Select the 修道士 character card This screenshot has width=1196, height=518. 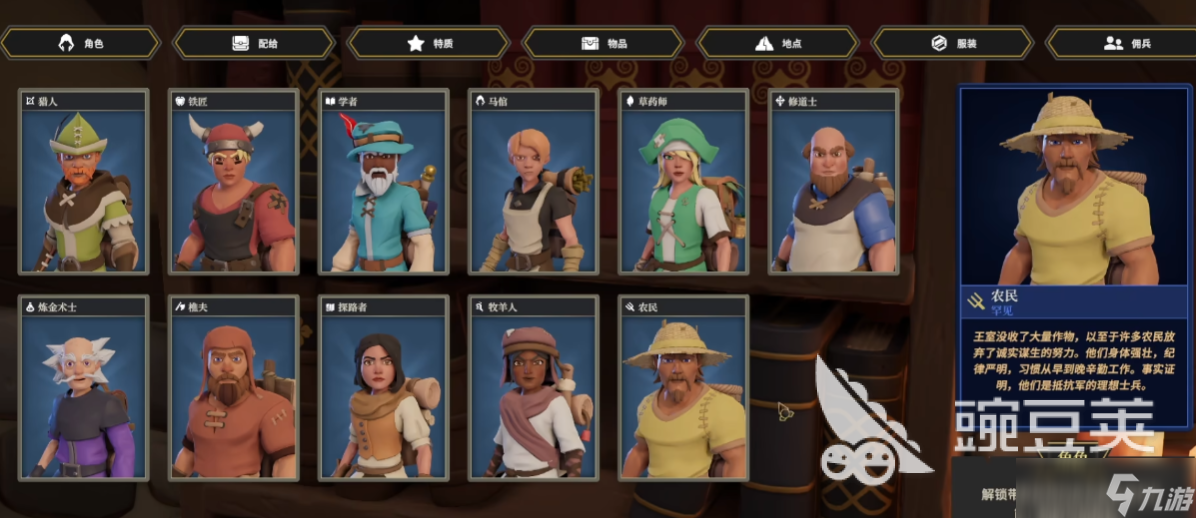834,182
